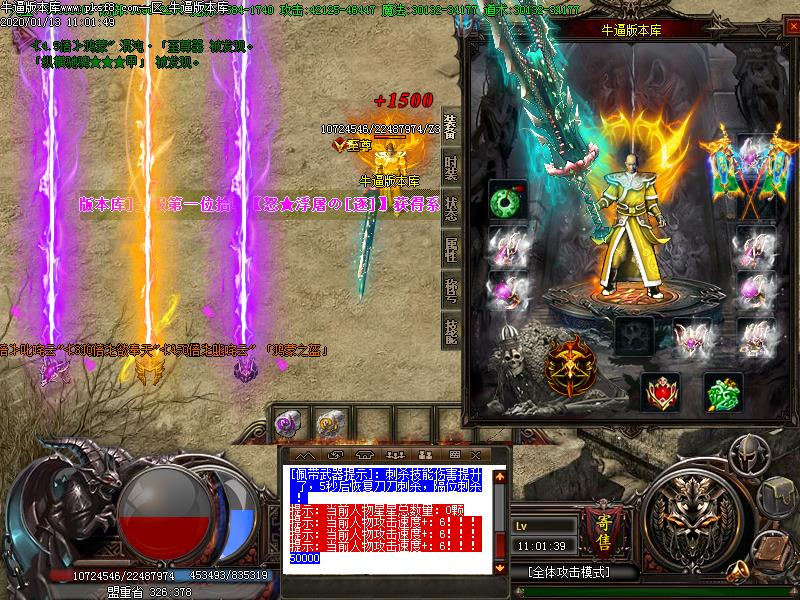Select the red heart gem slot
The width and height of the screenshot is (800, 600).
pos(660,391)
